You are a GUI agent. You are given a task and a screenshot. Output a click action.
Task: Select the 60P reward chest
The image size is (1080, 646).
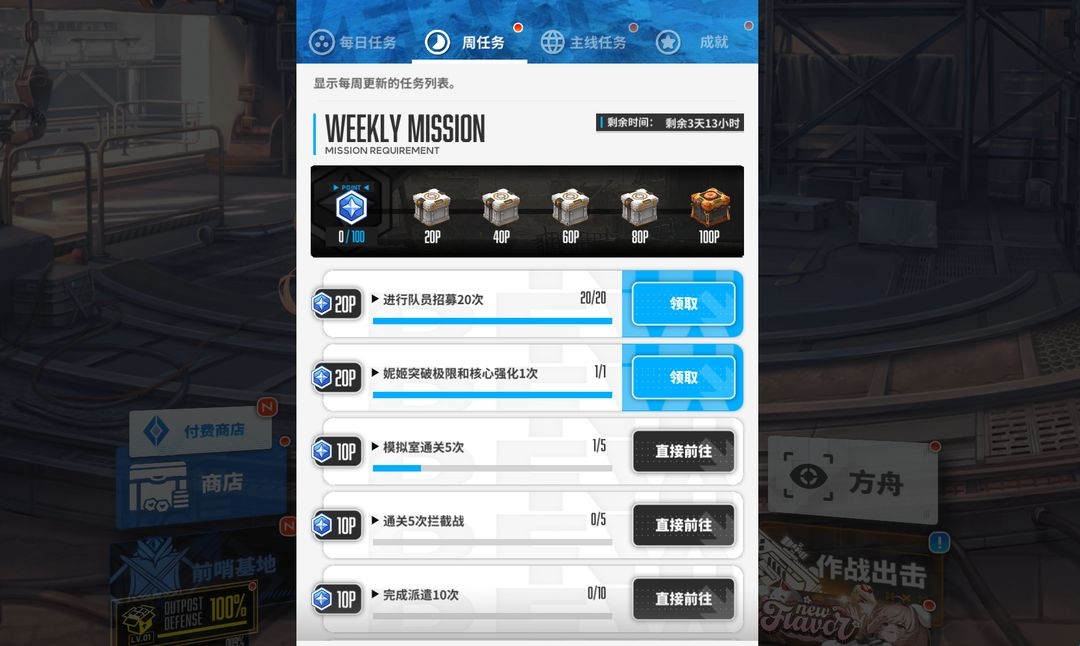click(570, 209)
